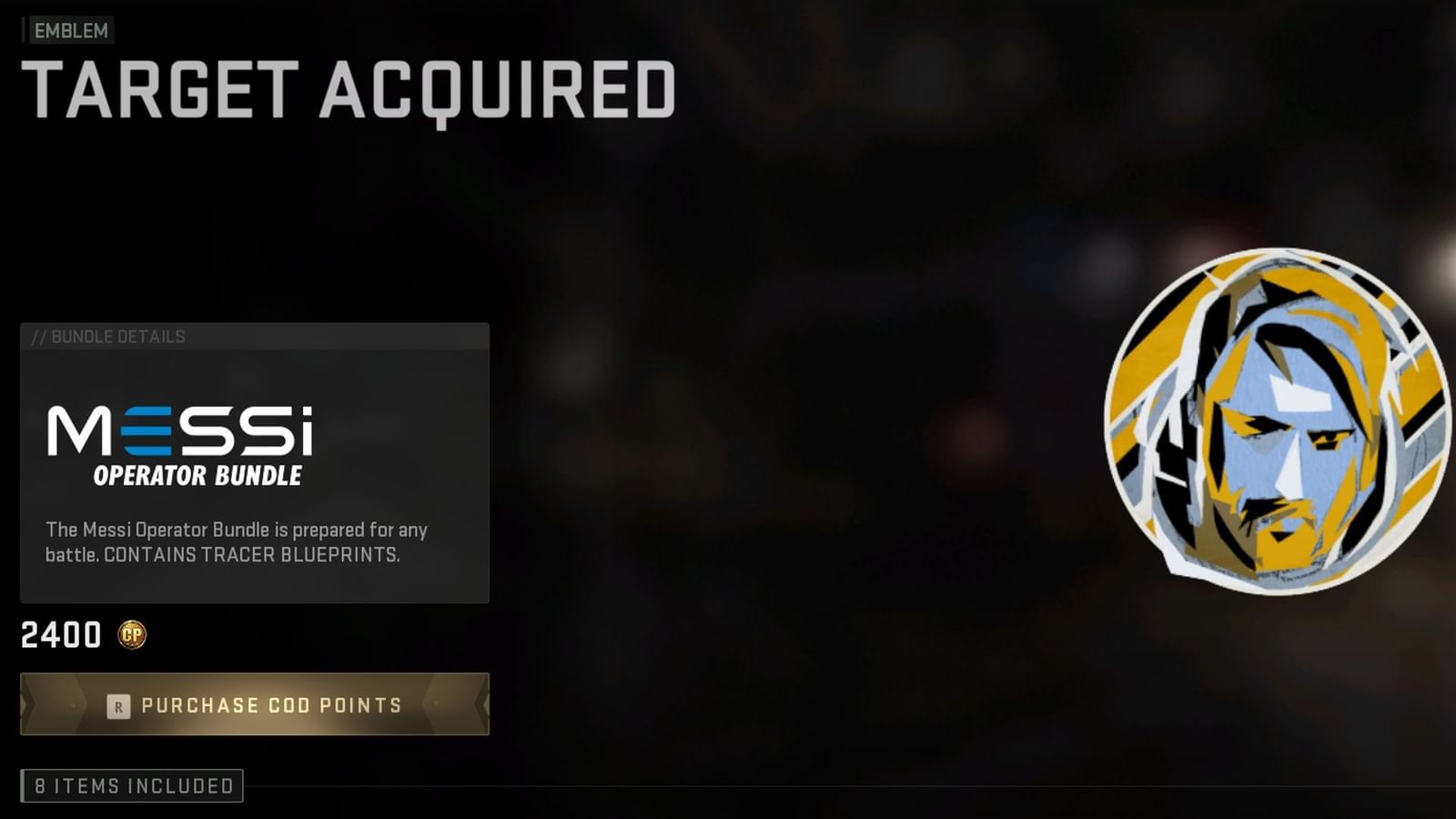Viewport: 1456px width, 819px height.
Task: Click the EMBLEM label tag
Action: pyautogui.click(x=68, y=31)
